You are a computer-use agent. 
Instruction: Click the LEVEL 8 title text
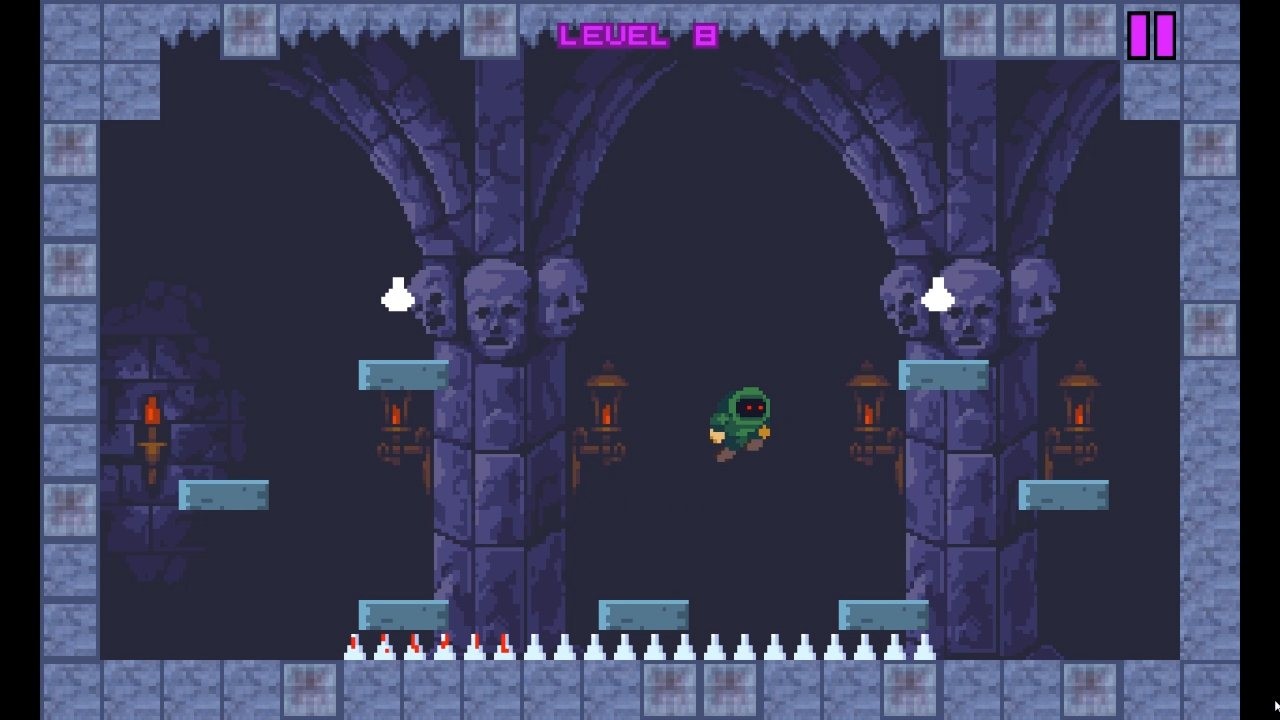click(x=637, y=33)
